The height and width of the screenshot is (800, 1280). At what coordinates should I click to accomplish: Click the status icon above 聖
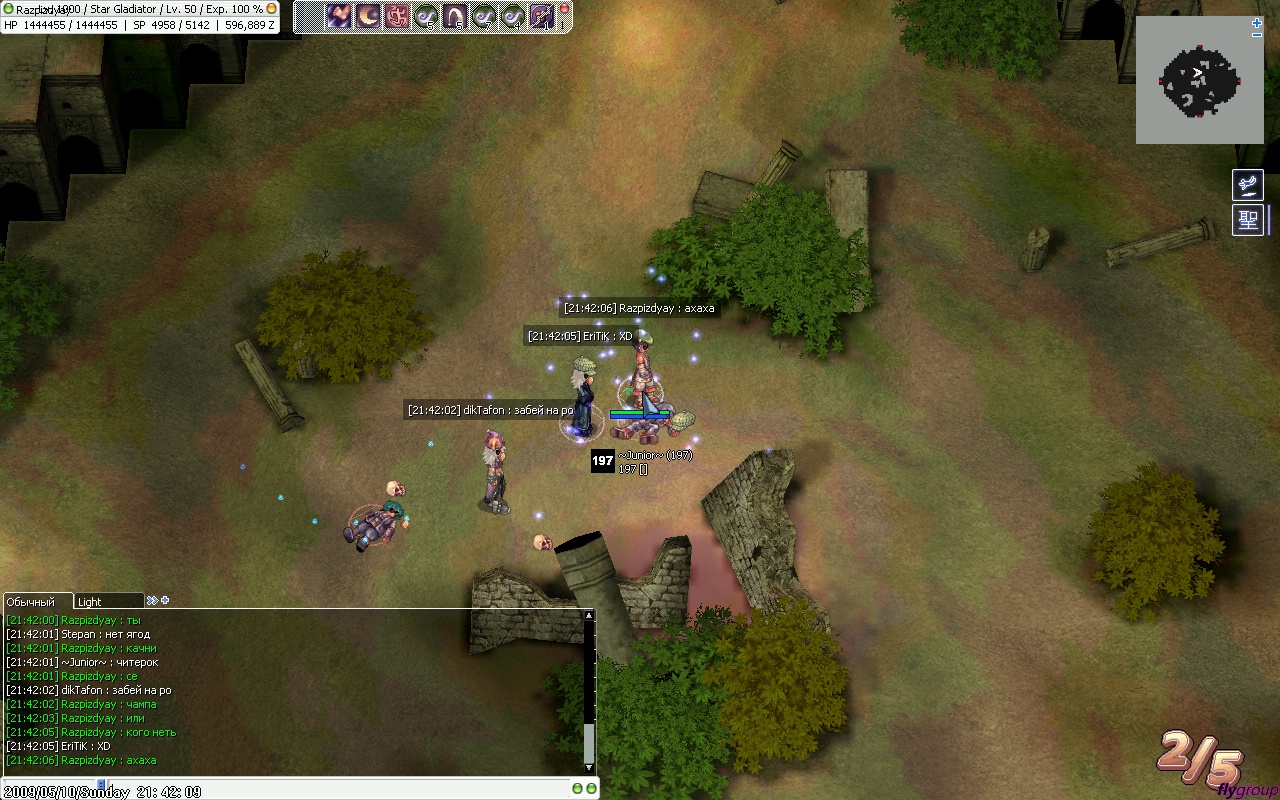click(1248, 185)
